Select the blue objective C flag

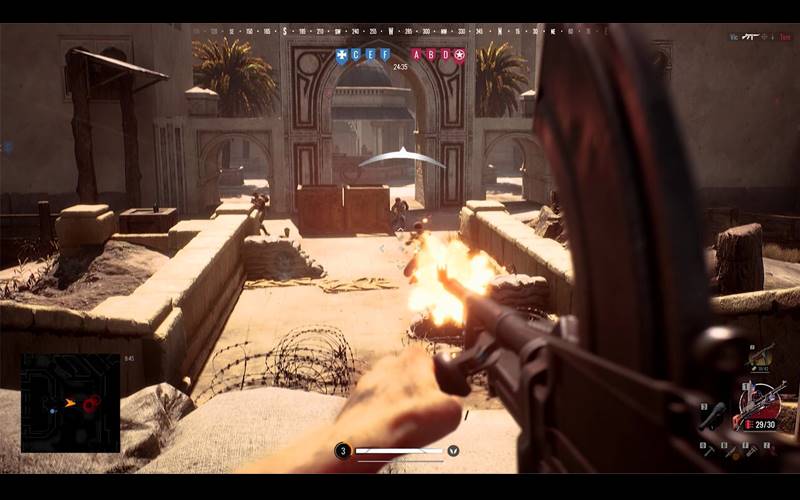[x=355, y=55]
